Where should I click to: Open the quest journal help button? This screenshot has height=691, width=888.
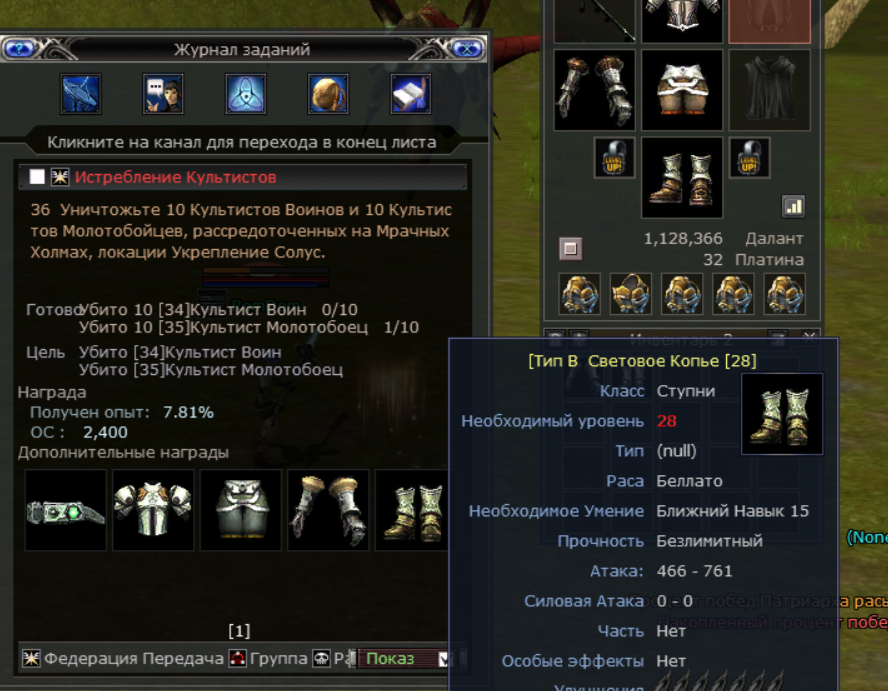pyautogui.click(x=17, y=48)
